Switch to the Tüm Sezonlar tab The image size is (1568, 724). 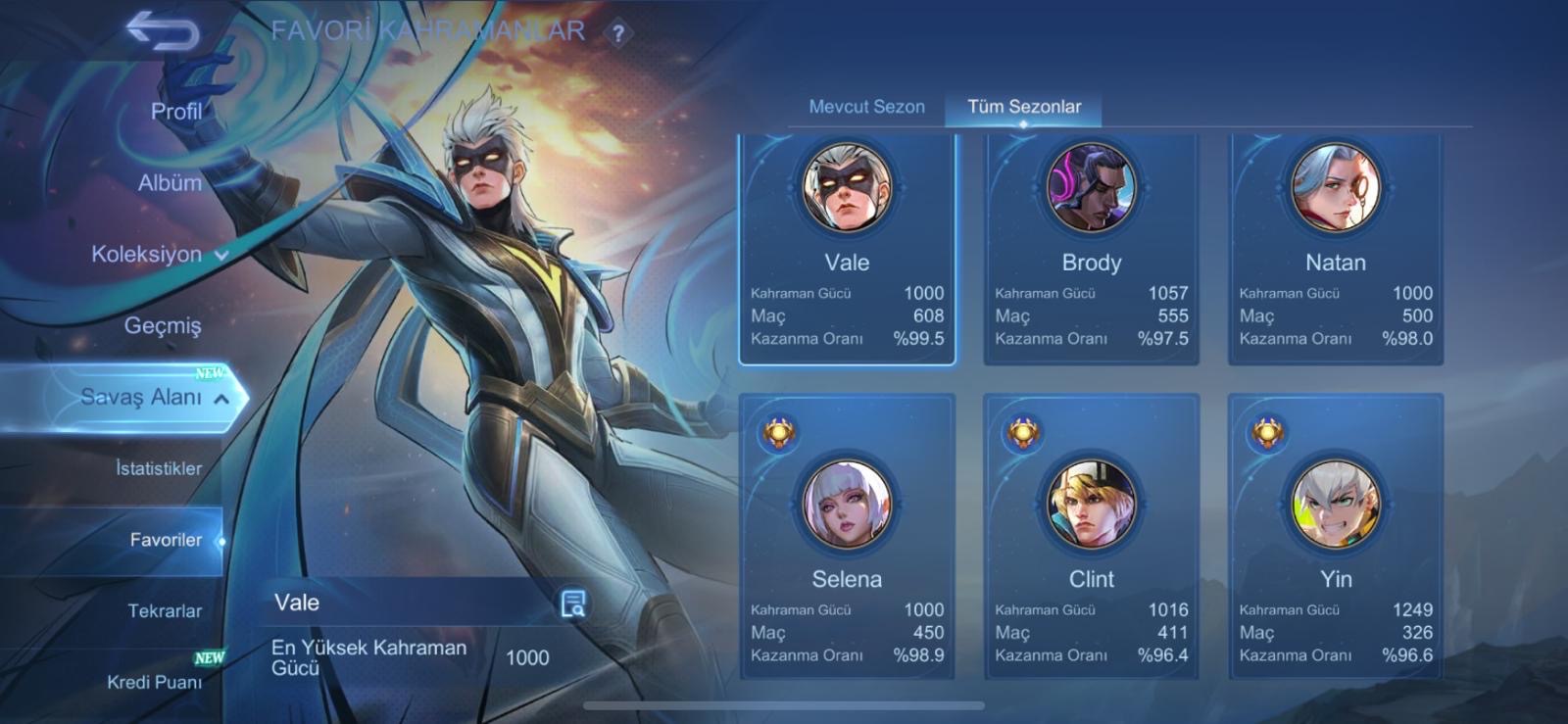point(1024,107)
